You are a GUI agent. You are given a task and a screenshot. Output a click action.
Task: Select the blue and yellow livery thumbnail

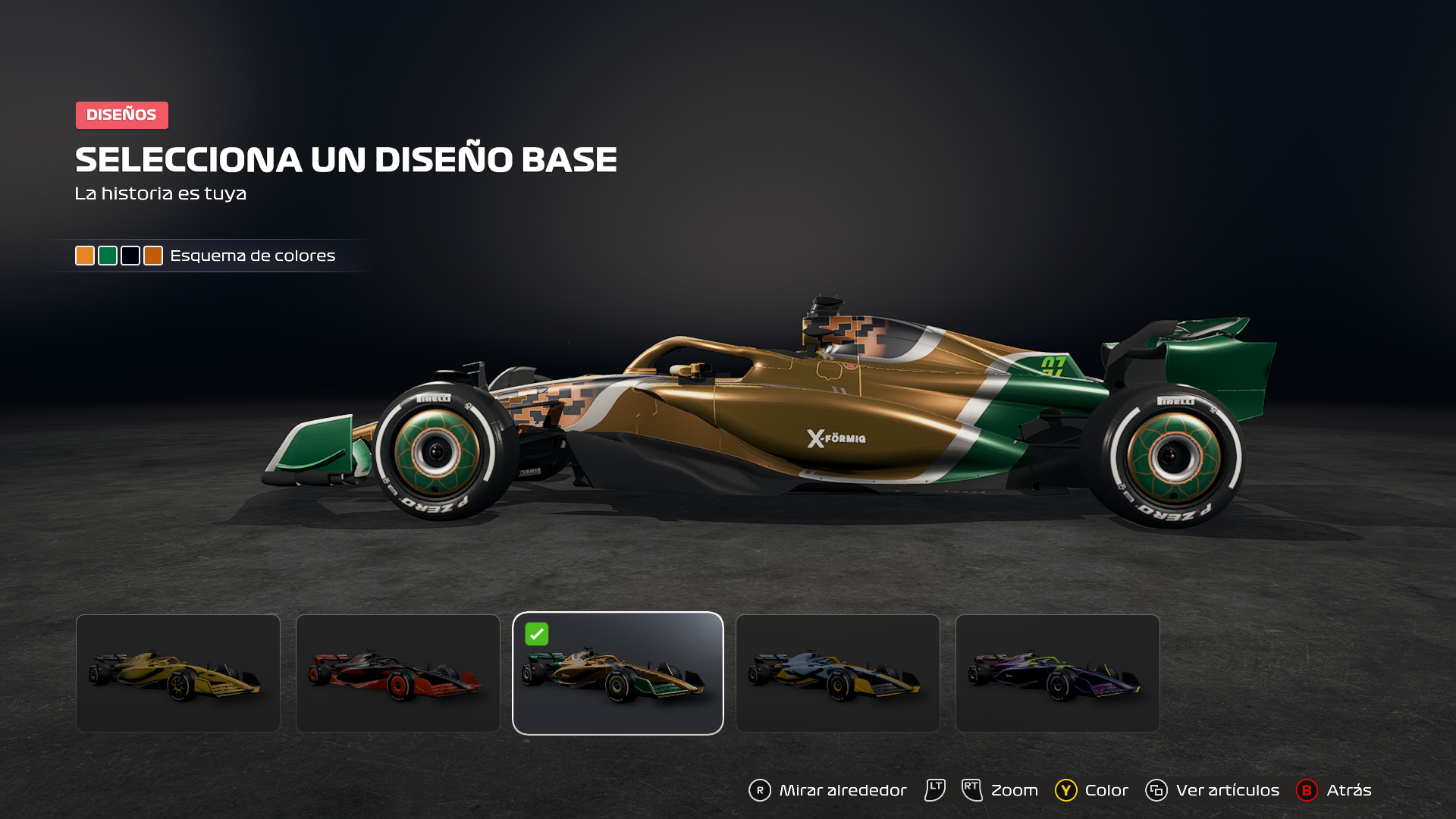tap(838, 673)
